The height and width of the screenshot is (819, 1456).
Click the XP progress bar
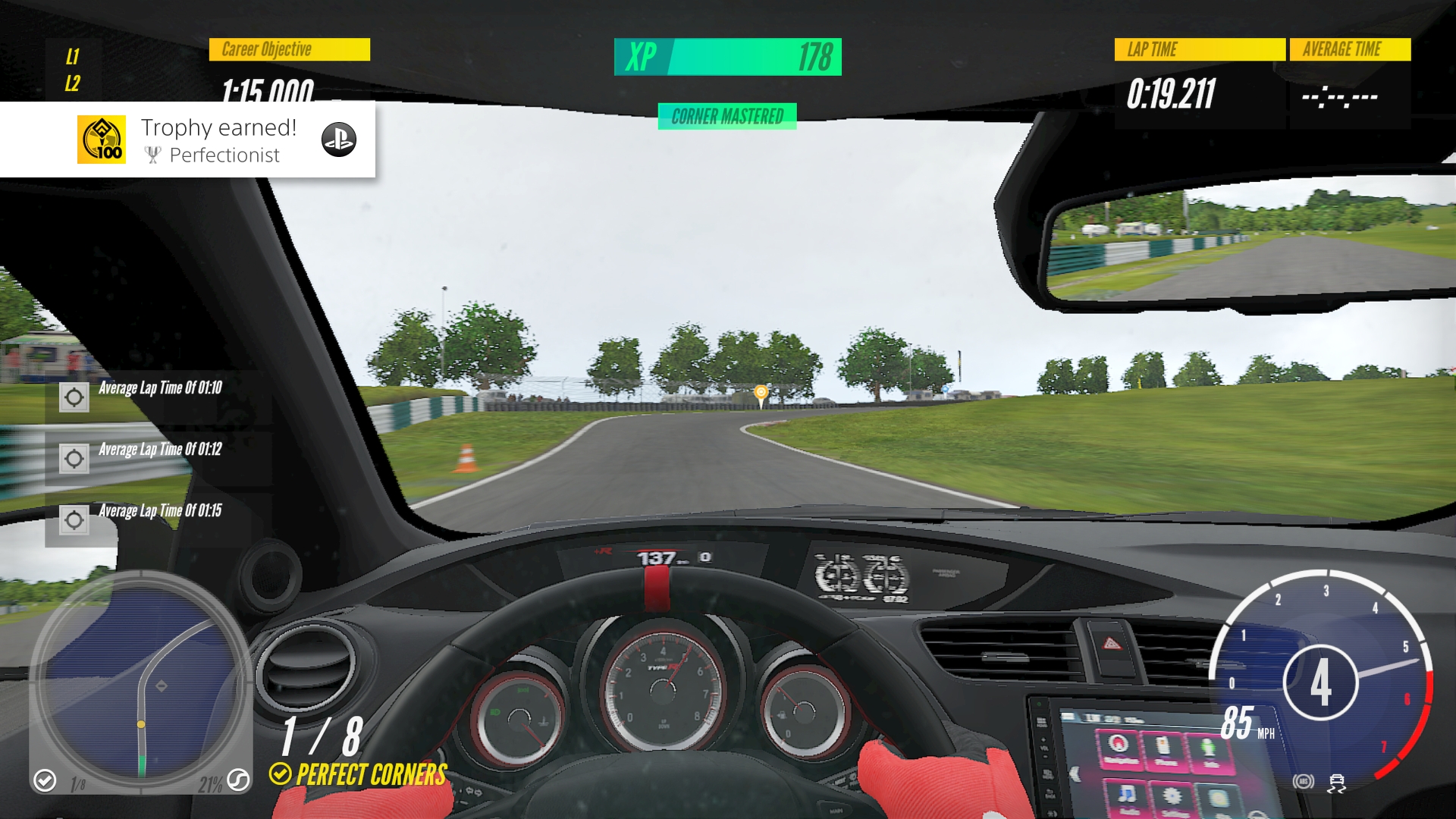pyautogui.click(x=726, y=57)
